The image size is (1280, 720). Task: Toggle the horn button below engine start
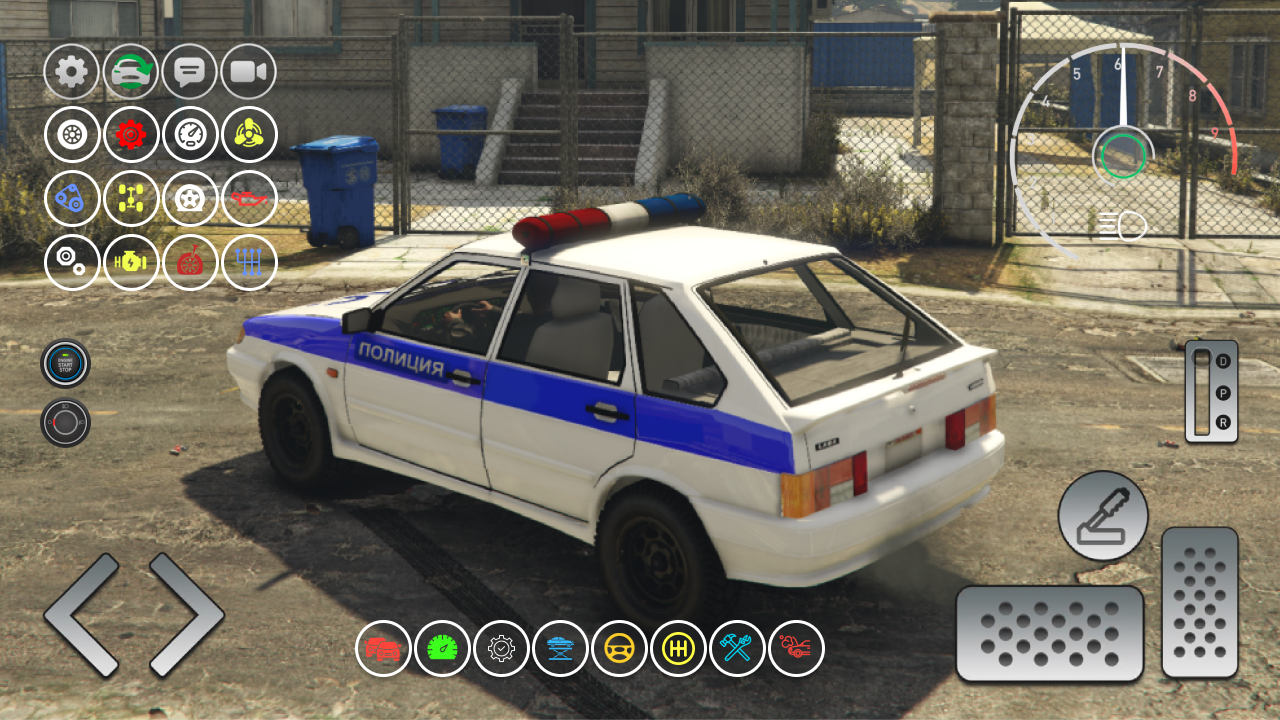[x=64, y=421]
